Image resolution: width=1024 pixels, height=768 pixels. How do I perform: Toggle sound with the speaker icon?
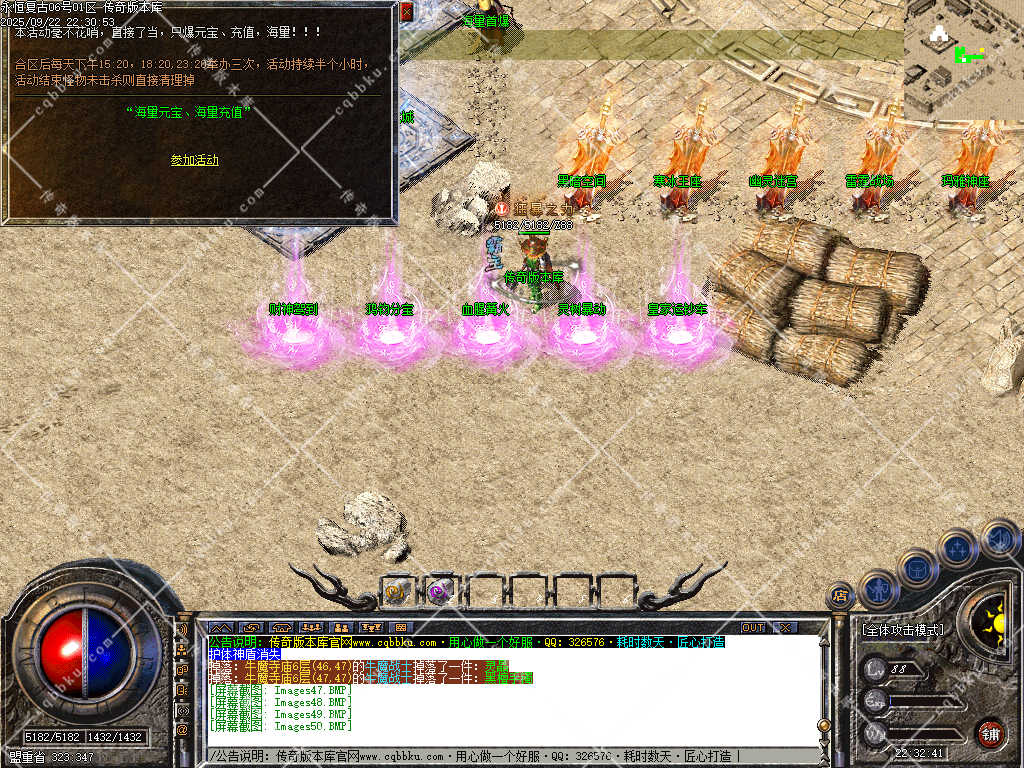click(x=998, y=540)
